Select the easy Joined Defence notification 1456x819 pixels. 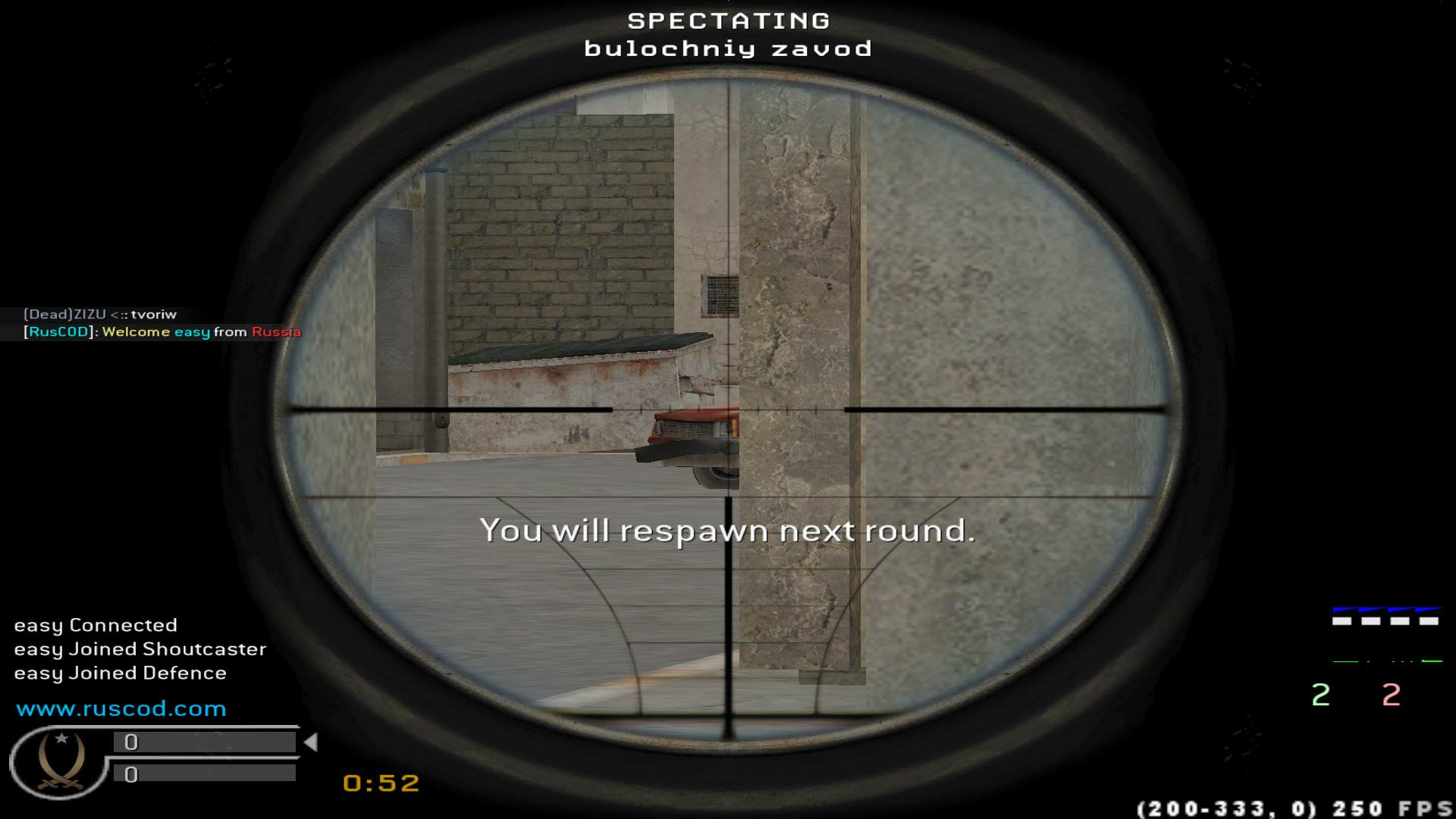tap(120, 673)
